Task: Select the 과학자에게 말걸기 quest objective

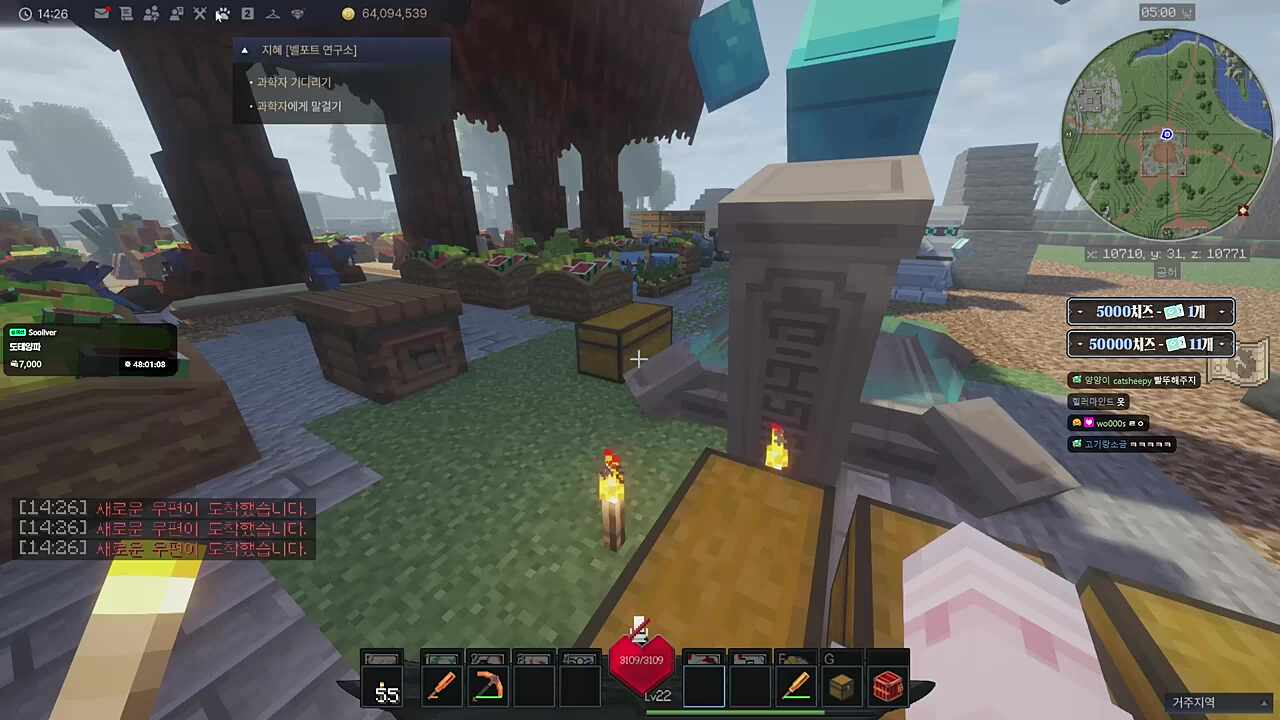Action: (x=299, y=106)
